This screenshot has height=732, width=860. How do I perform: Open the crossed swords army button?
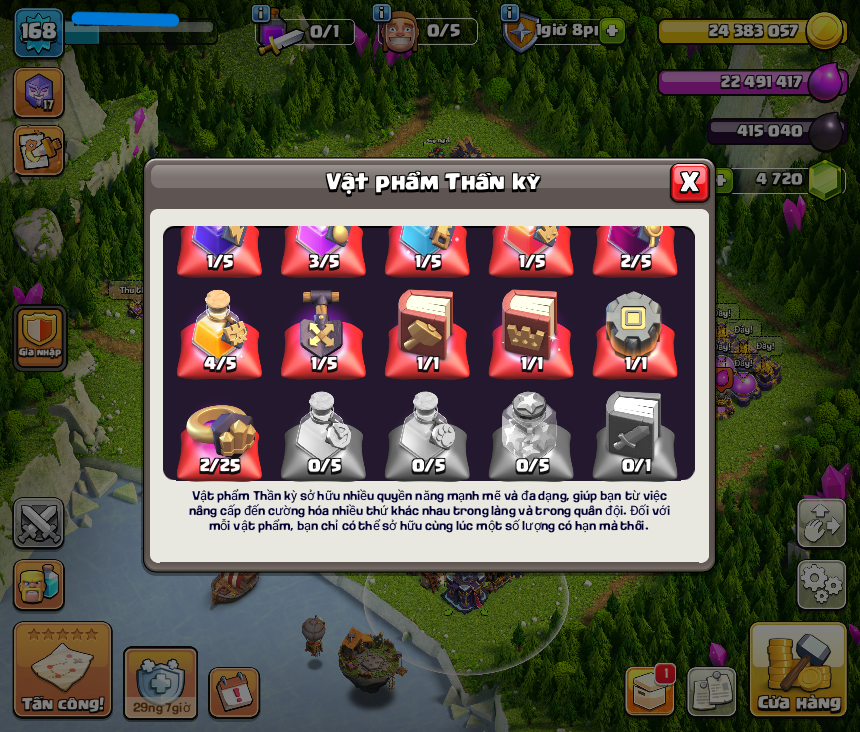pos(38,523)
